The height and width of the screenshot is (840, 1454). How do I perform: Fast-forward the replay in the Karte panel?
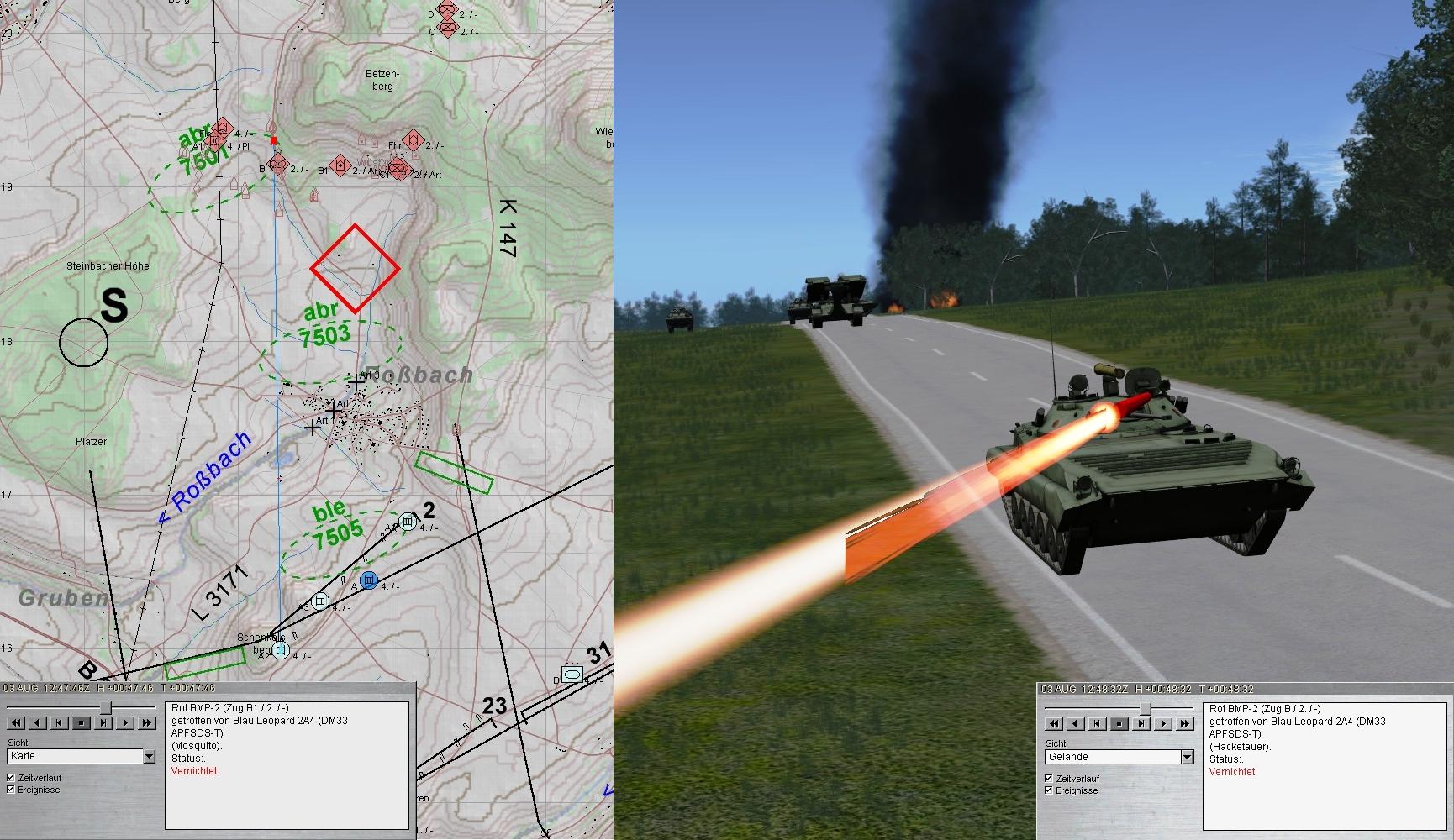[148, 722]
